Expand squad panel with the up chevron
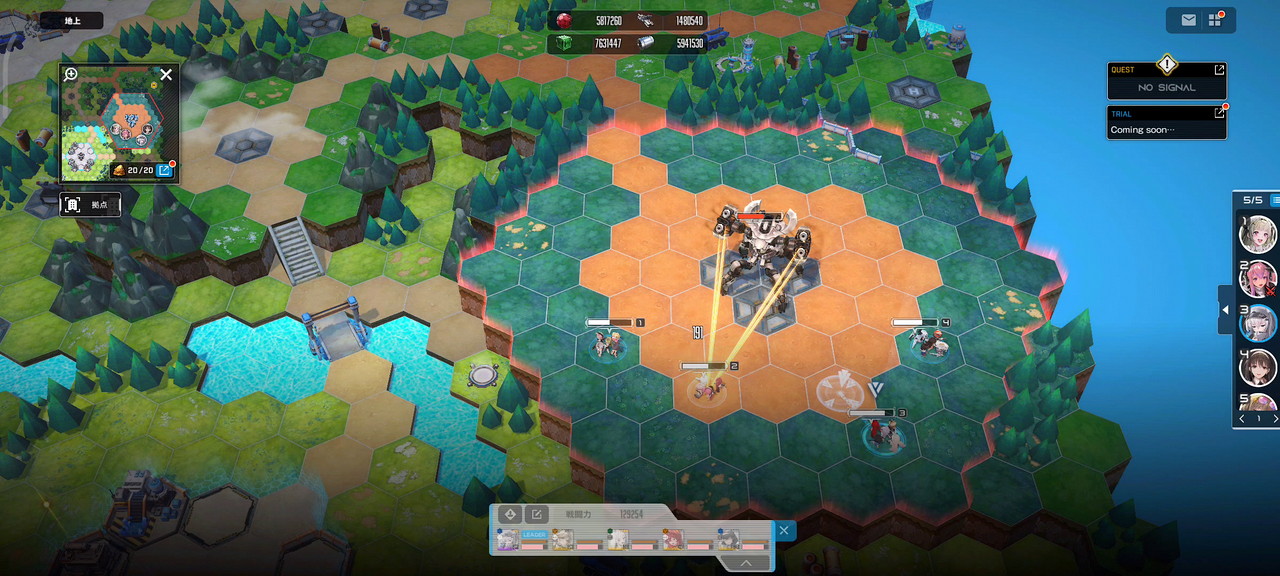Screen dimensions: 1280x576 [x=746, y=563]
